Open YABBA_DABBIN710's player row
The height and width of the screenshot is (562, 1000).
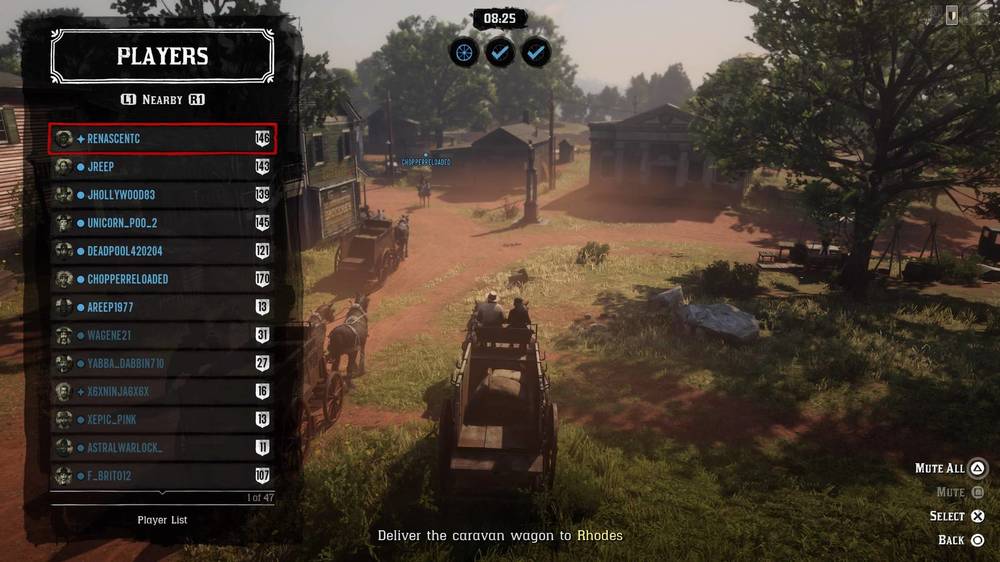click(162, 363)
